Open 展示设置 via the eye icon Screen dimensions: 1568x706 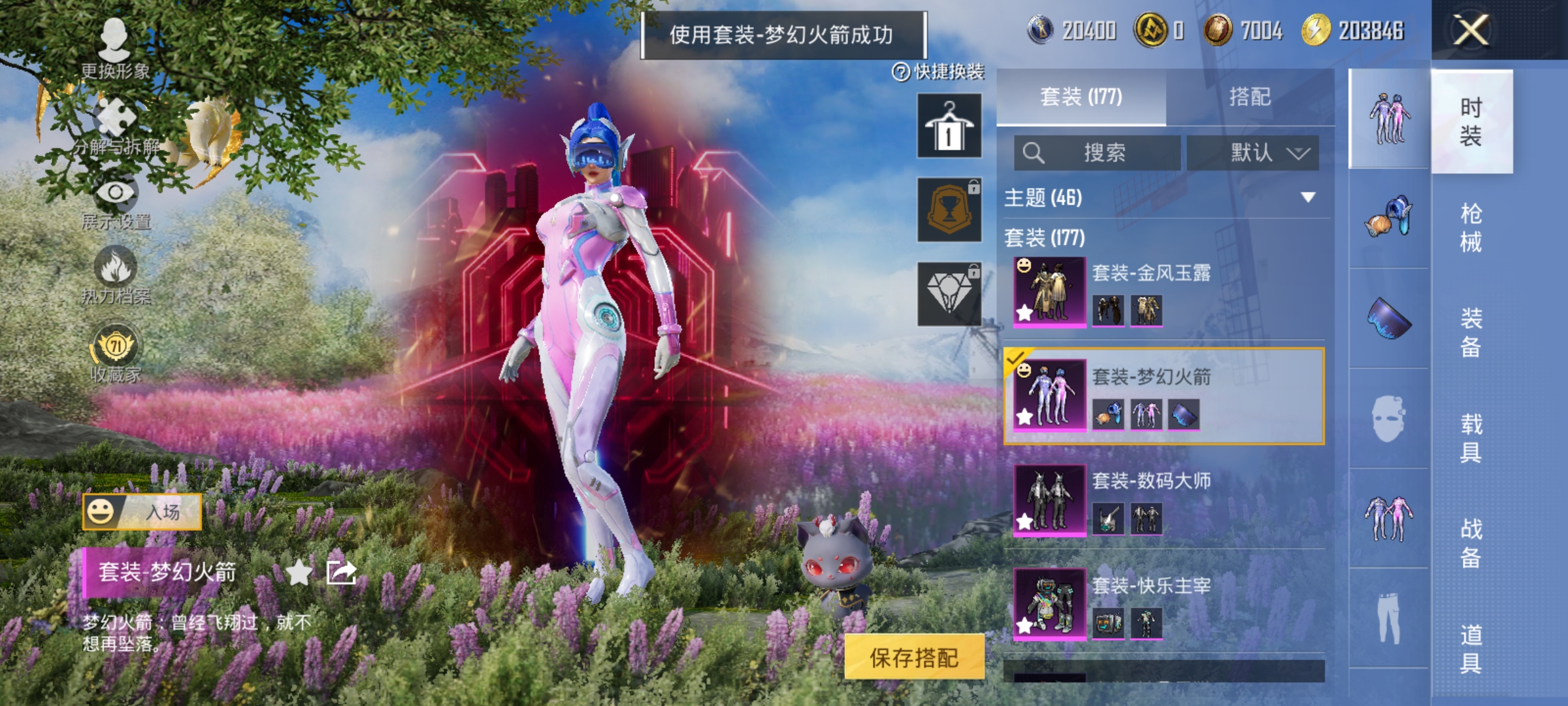pos(116,193)
